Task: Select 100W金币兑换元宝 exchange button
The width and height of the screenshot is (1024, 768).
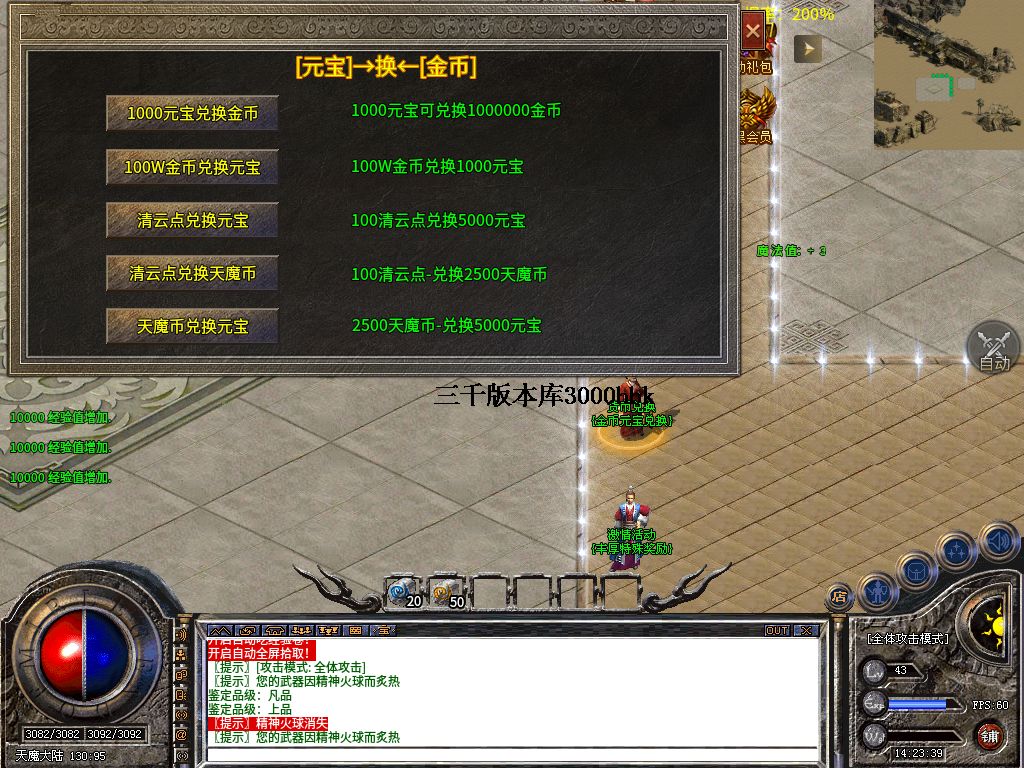Action: 192,167
